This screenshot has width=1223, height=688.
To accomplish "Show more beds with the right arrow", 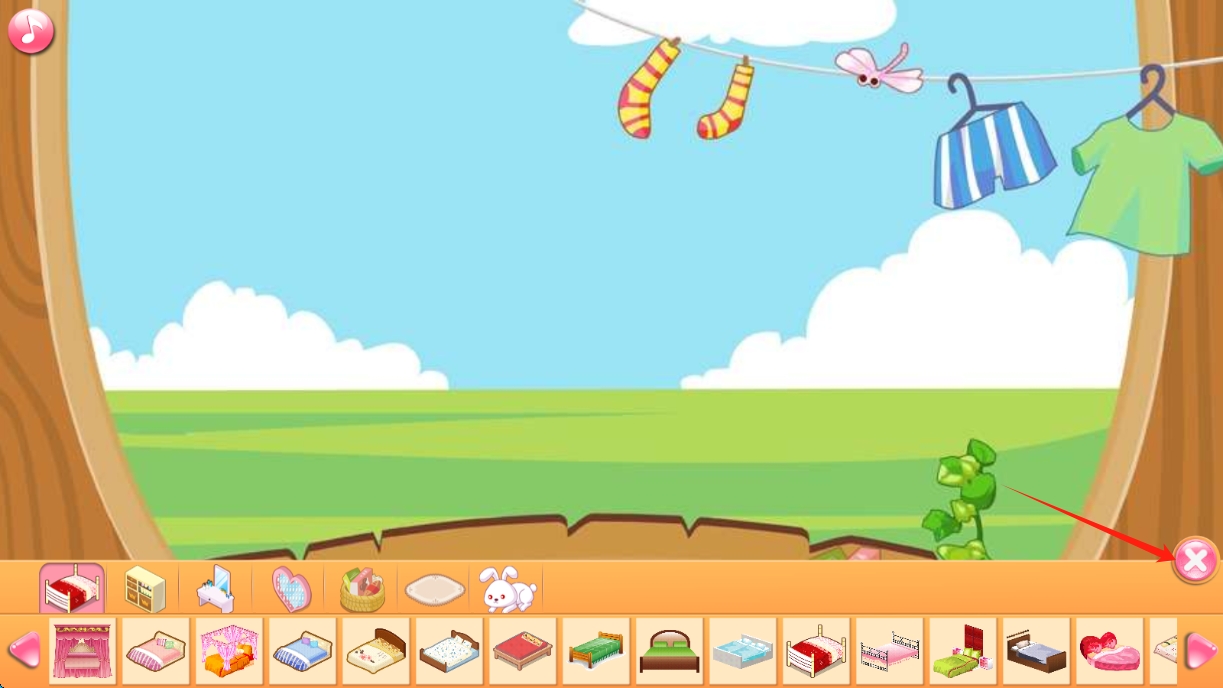I will (x=1200, y=651).
